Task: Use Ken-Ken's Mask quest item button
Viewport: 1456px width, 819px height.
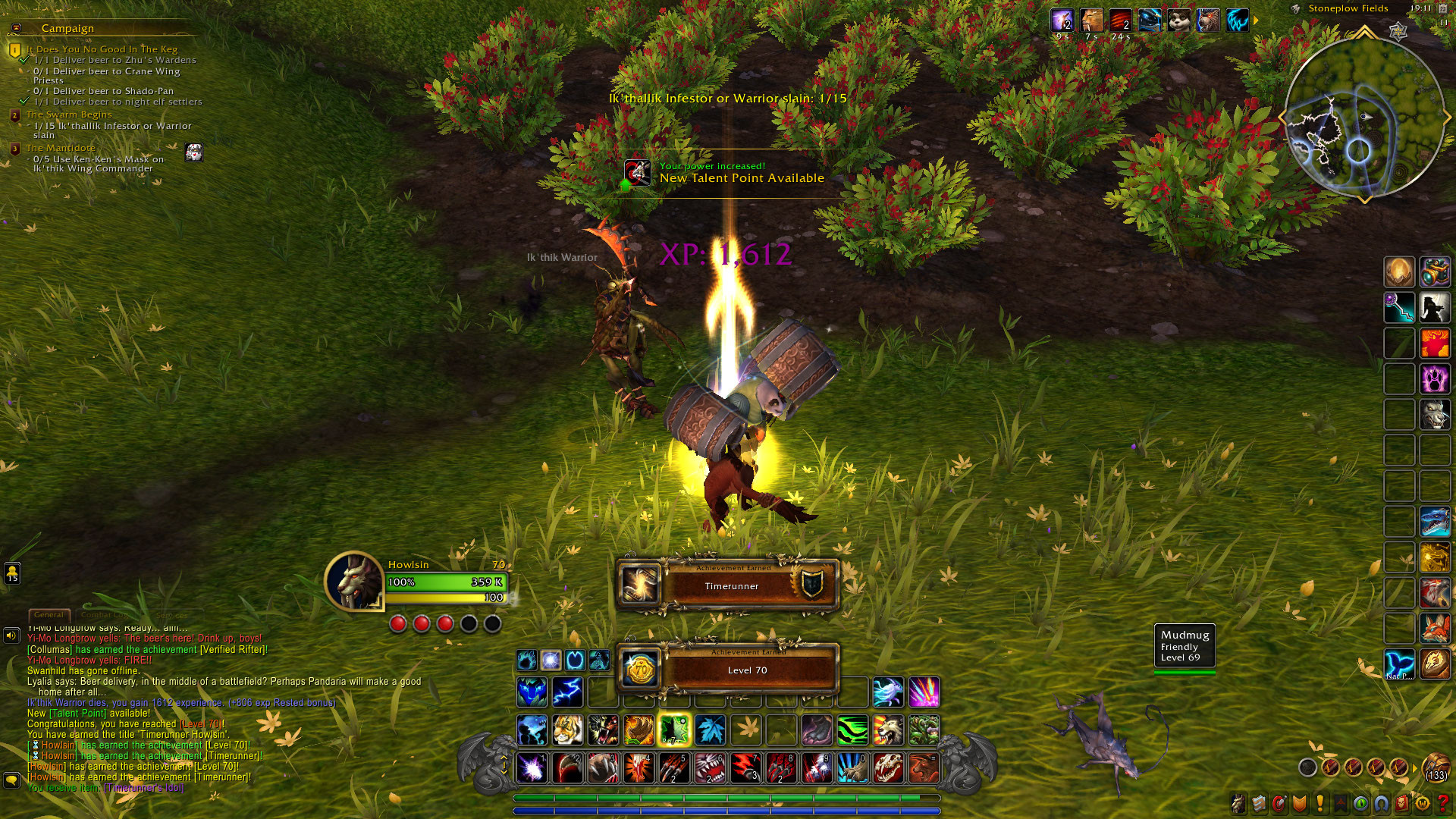Action: click(194, 153)
